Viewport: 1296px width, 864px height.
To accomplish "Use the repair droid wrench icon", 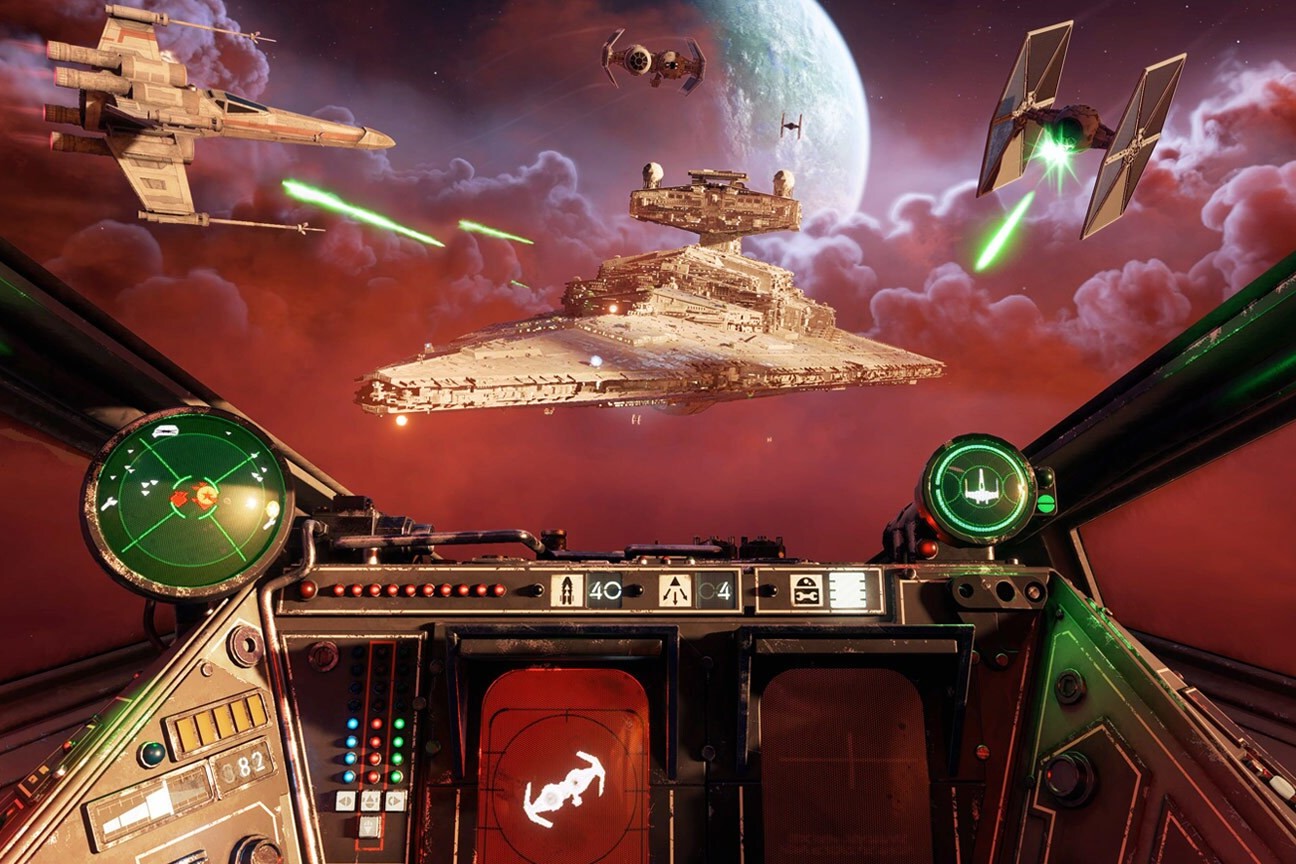I will click(x=806, y=591).
